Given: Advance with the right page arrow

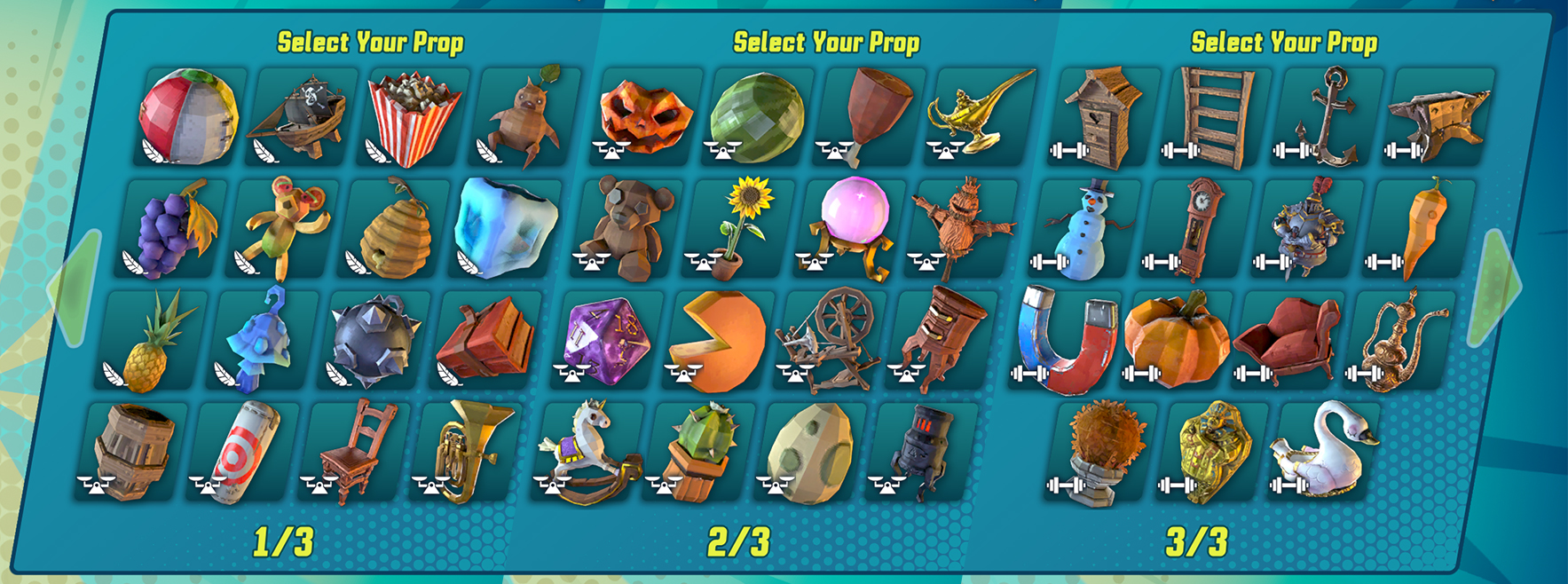Looking at the screenshot, I should (x=1494, y=287).
